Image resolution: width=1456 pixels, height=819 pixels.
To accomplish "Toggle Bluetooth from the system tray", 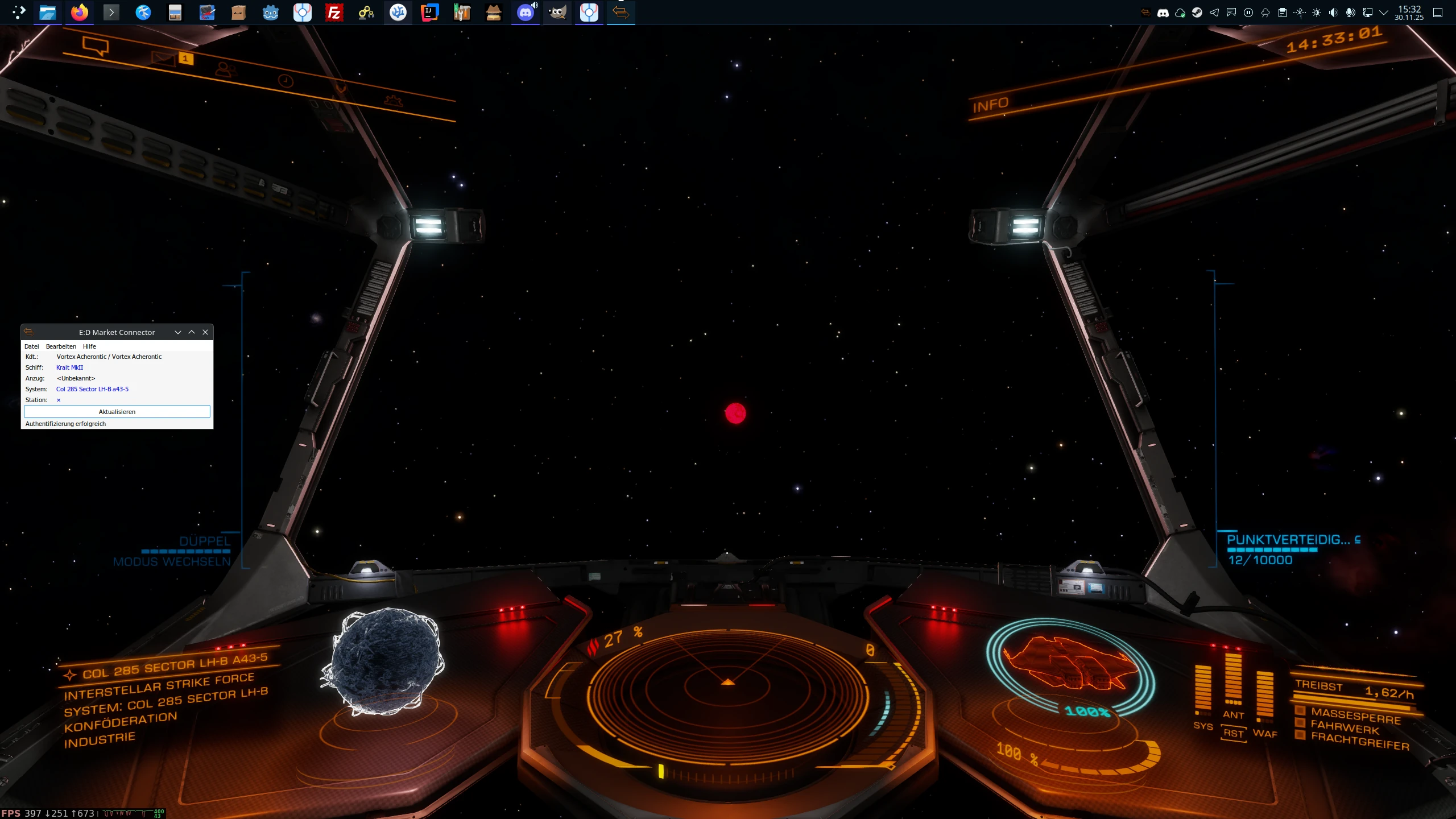I will (1300, 13).
